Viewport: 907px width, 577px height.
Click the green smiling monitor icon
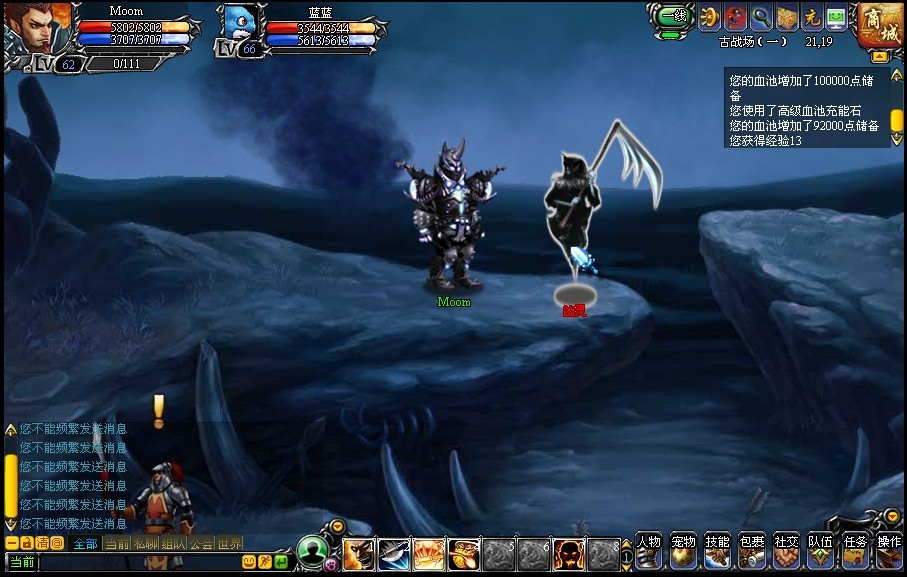pos(836,17)
